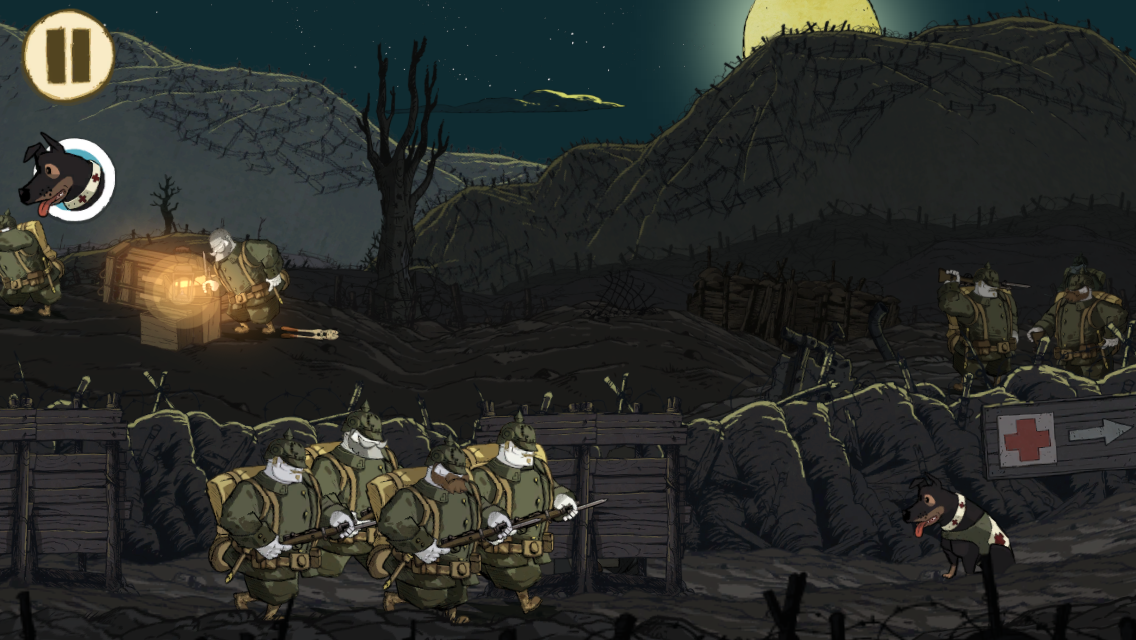This screenshot has width=1136, height=640.
Task: Tap the dog companion portrait icon
Action: click(67, 180)
